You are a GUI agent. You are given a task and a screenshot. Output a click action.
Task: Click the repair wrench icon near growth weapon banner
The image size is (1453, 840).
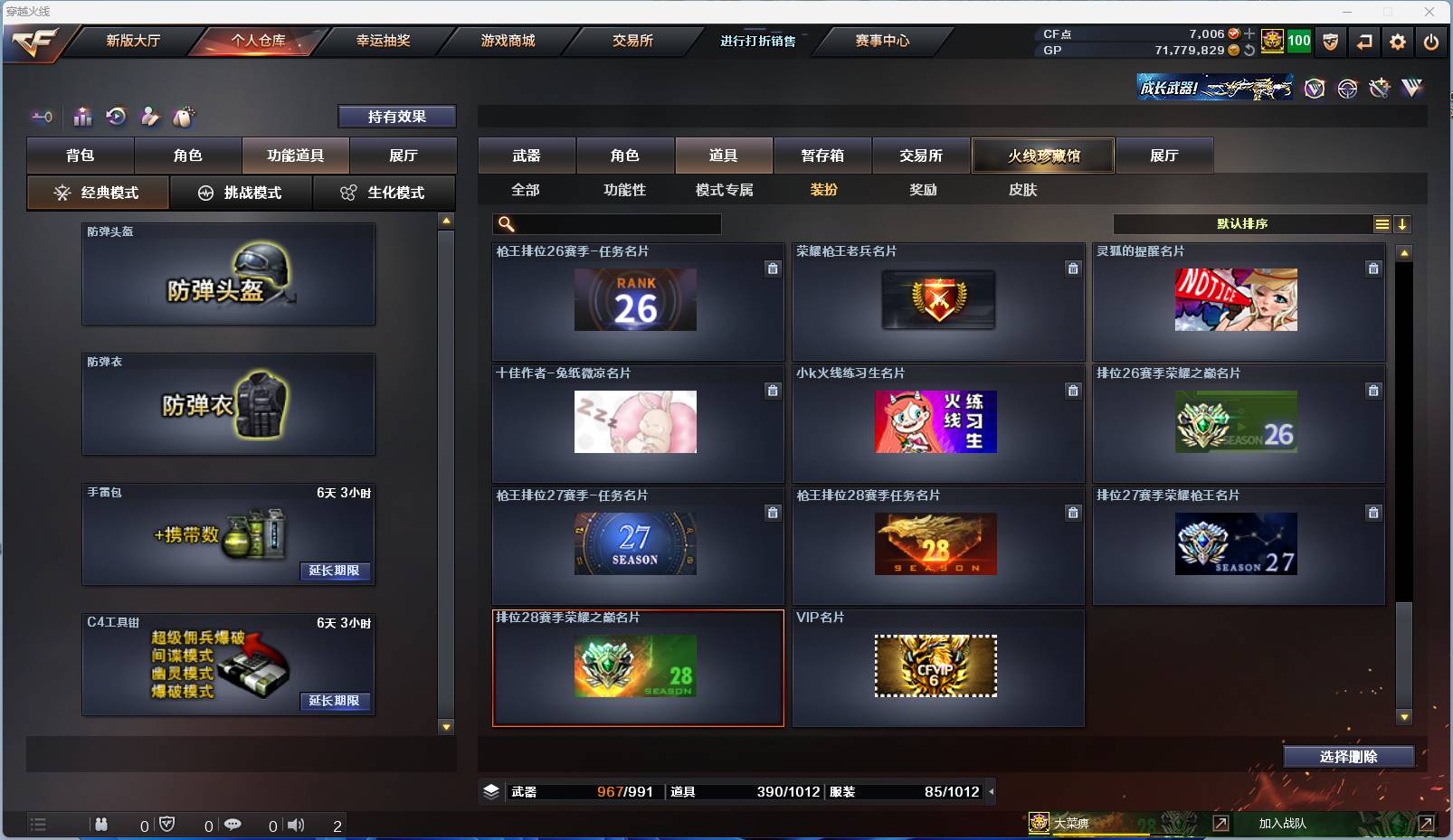[x=1380, y=89]
